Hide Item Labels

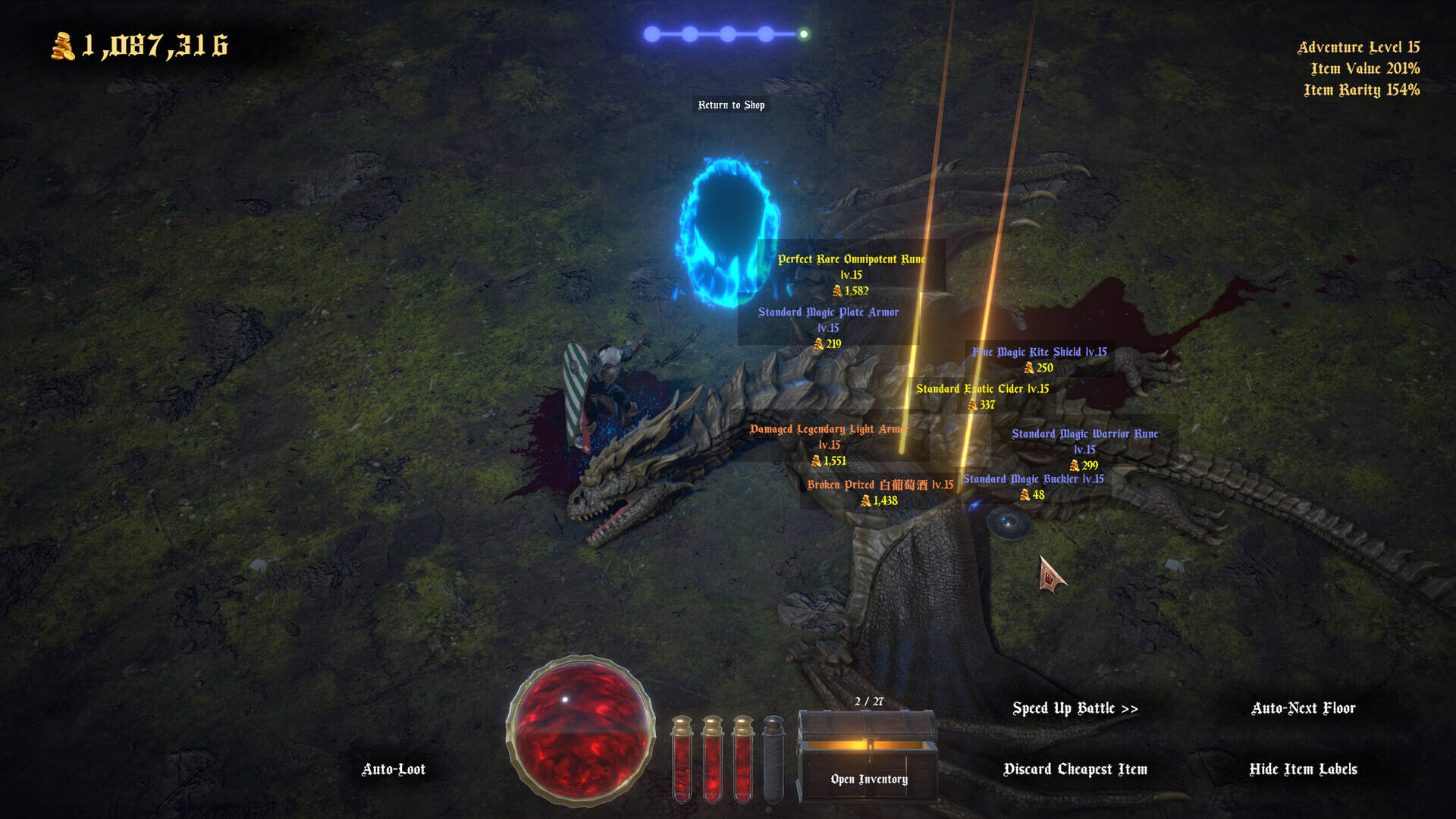(1303, 769)
